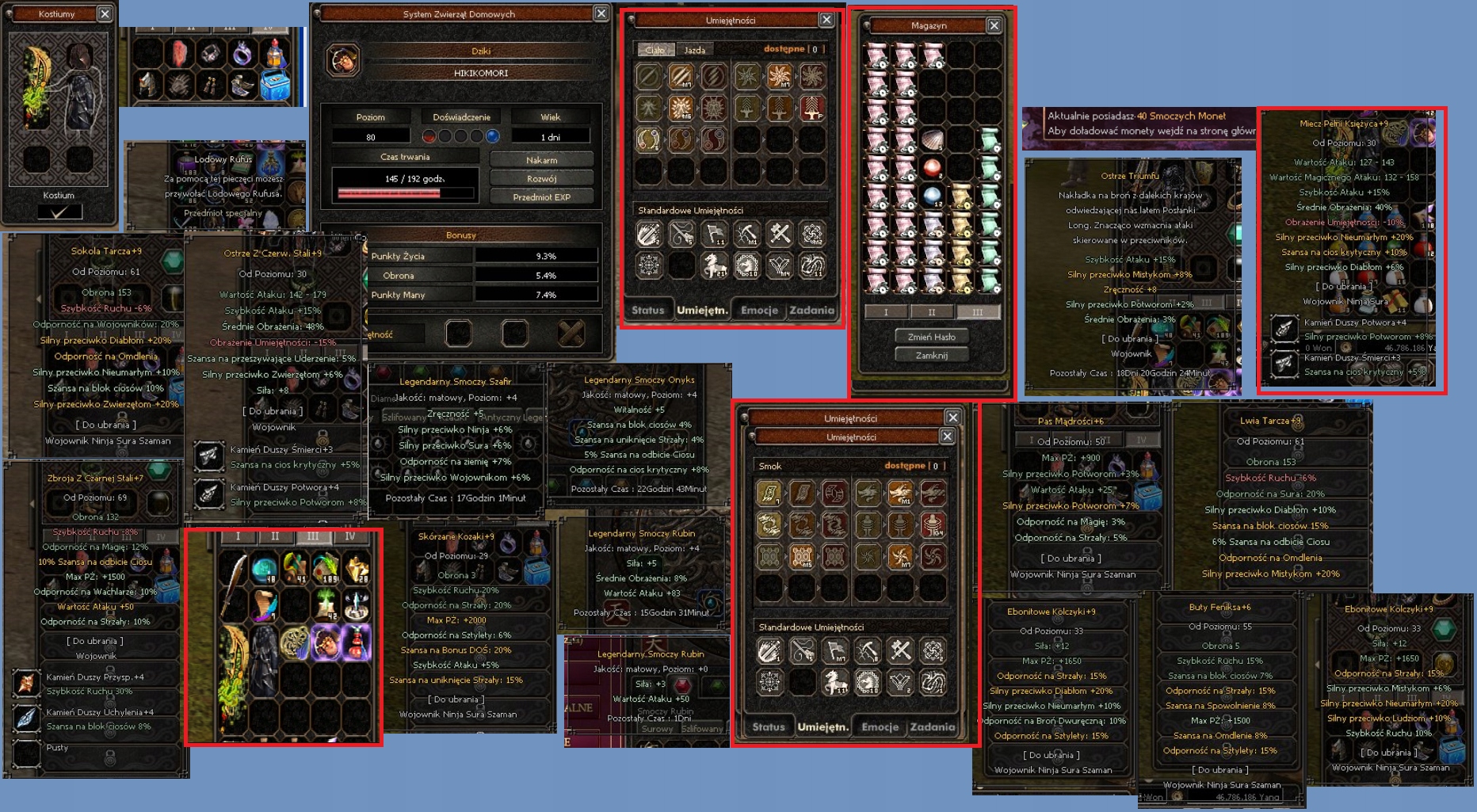The image size is (1477, 812).
Task: Switch to Magazyn storage page I
Action: [885, 312]
